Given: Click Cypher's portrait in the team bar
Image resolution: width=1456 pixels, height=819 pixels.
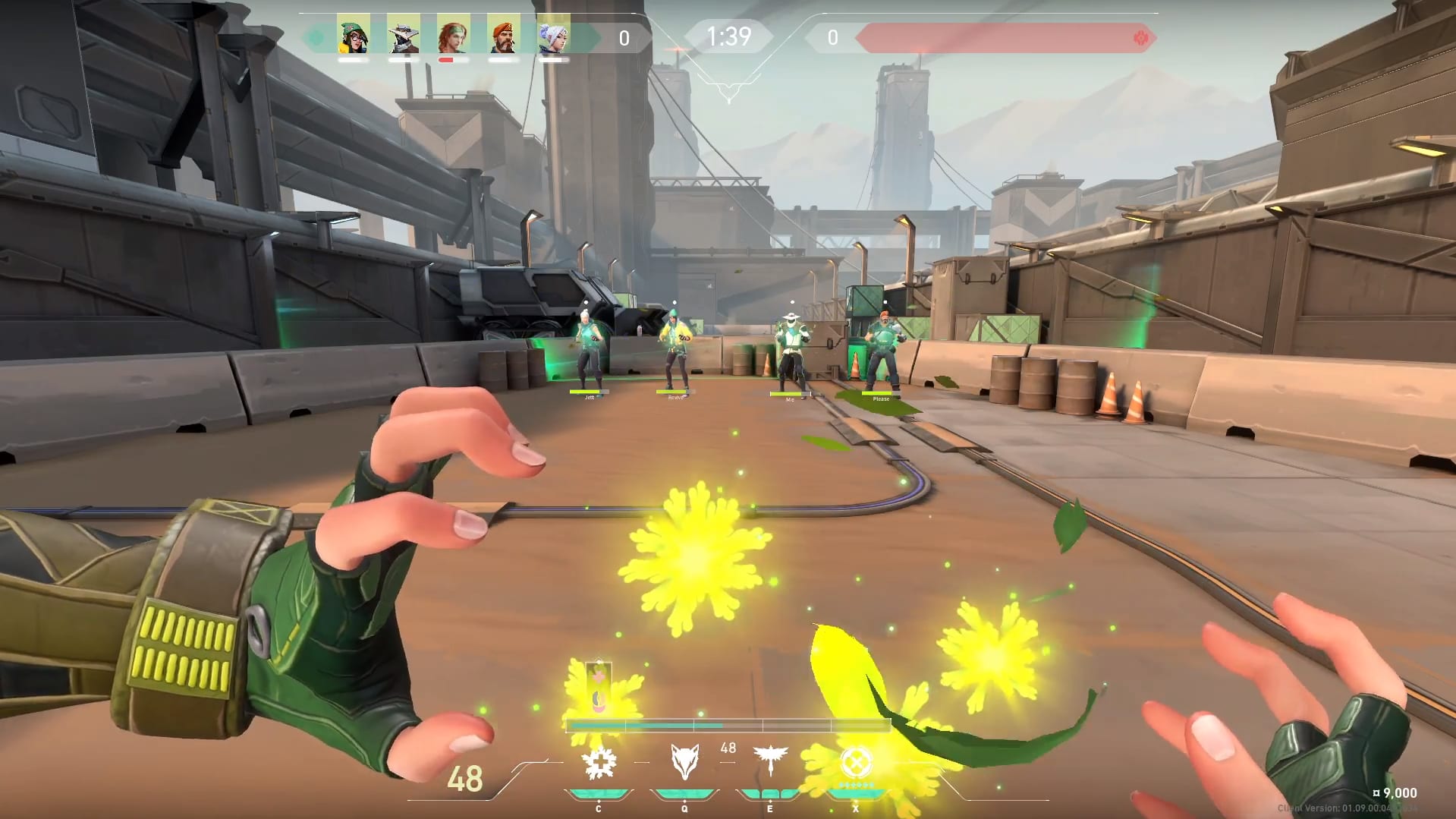Looking at the screenshot, I should (x=403, y=34).
